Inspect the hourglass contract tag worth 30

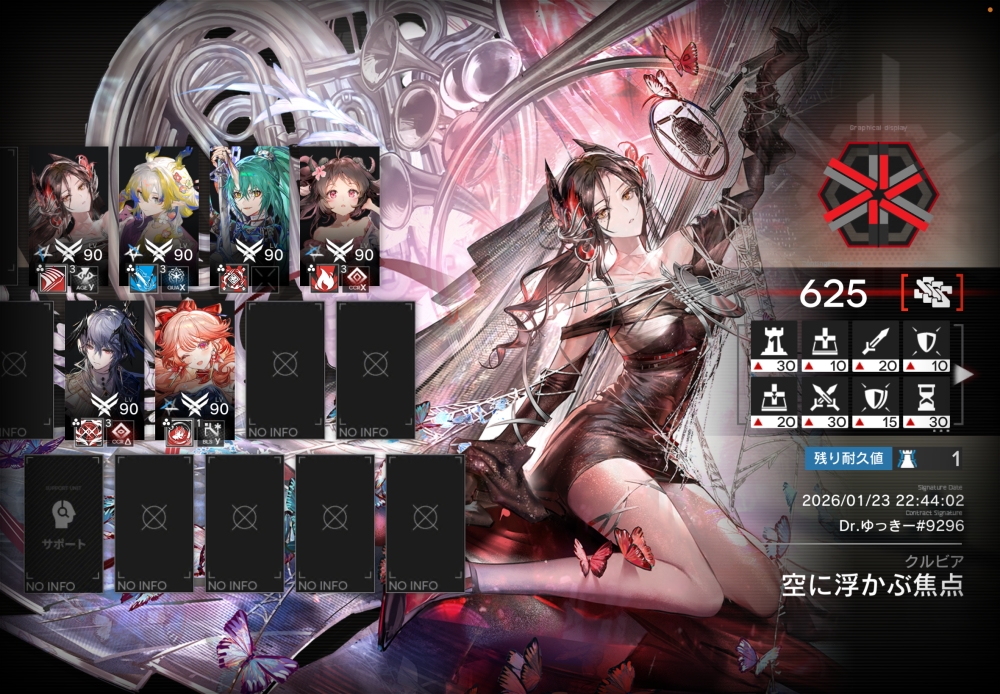(927, 403)
